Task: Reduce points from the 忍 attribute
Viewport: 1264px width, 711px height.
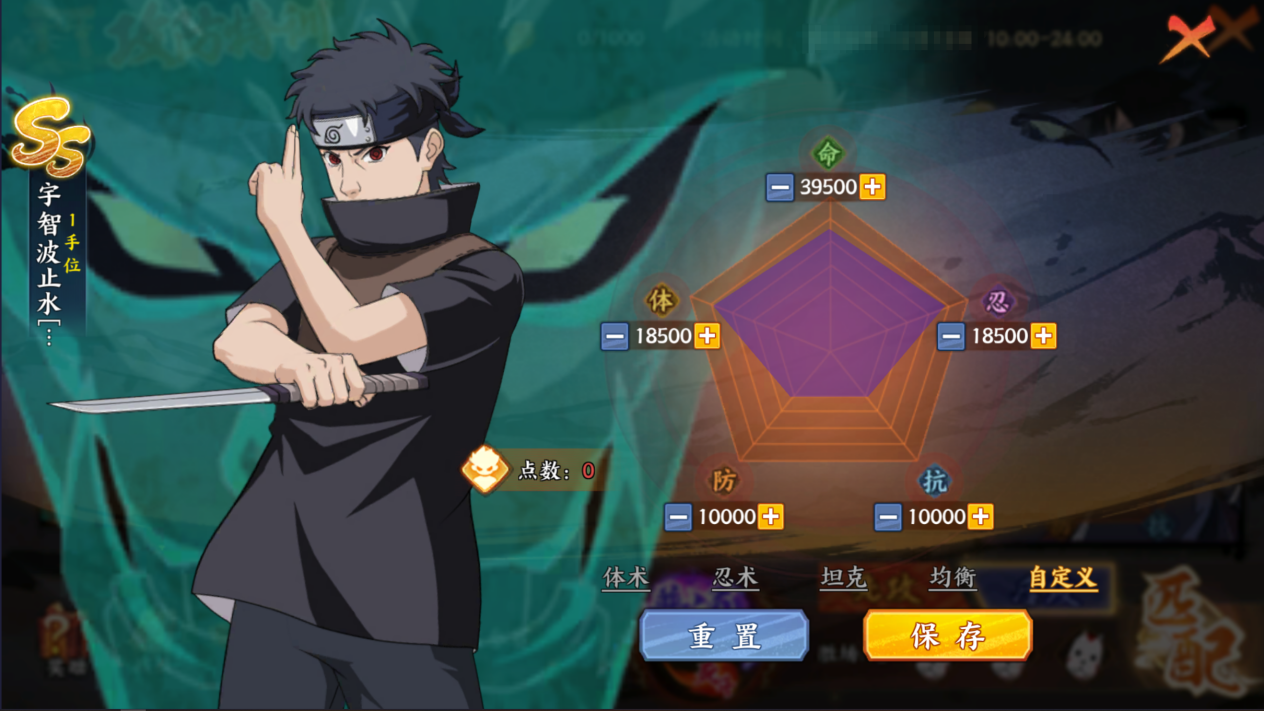Action: point(951,336)
